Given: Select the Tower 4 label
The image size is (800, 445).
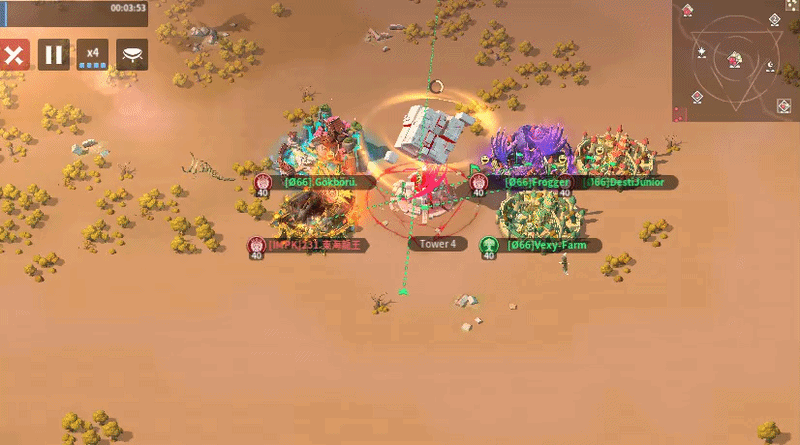Looking at the screenshot, I should (x=438, y=244).
